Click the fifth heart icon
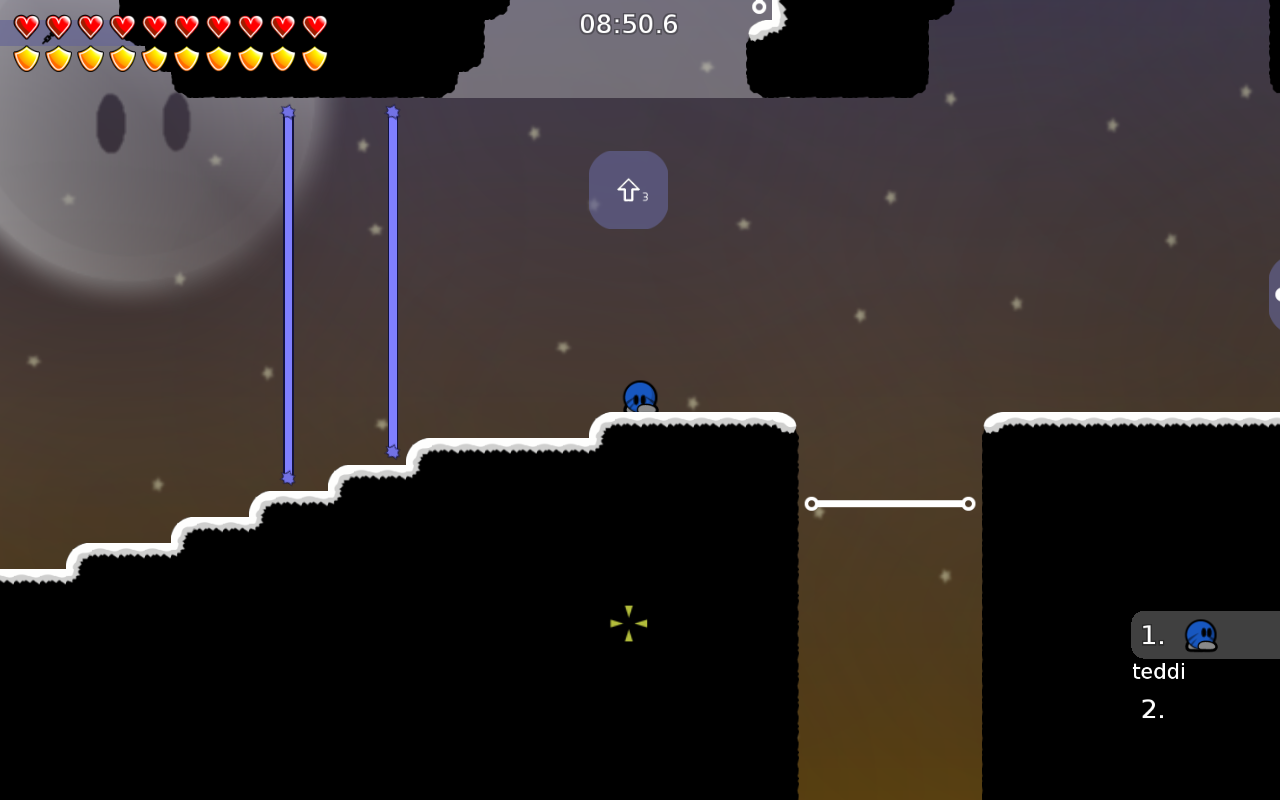Image resolution: width=1280 pixels, height=800 pixels. pyautogui.click(x=155, y=27)
